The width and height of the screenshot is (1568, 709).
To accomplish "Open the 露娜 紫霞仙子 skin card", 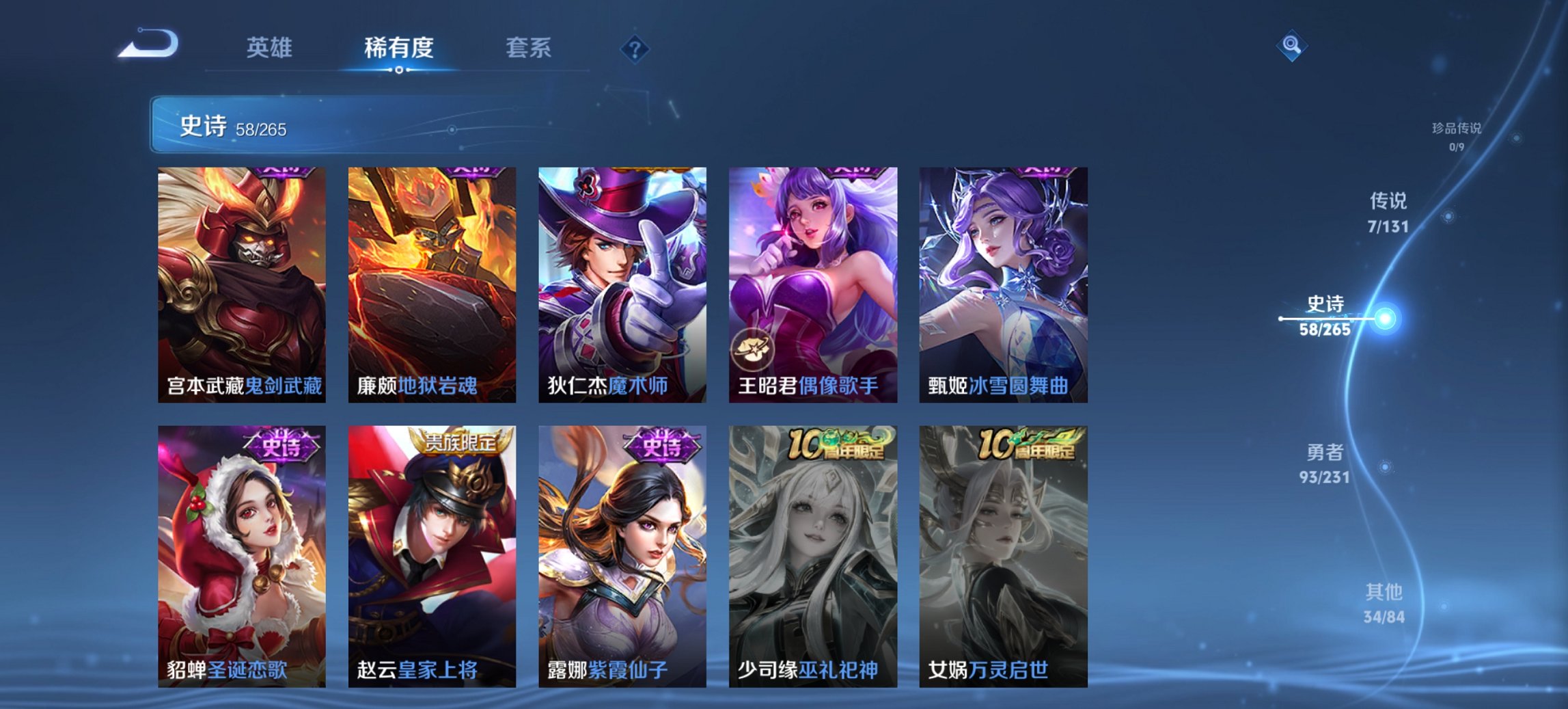I will click(624, 547).
